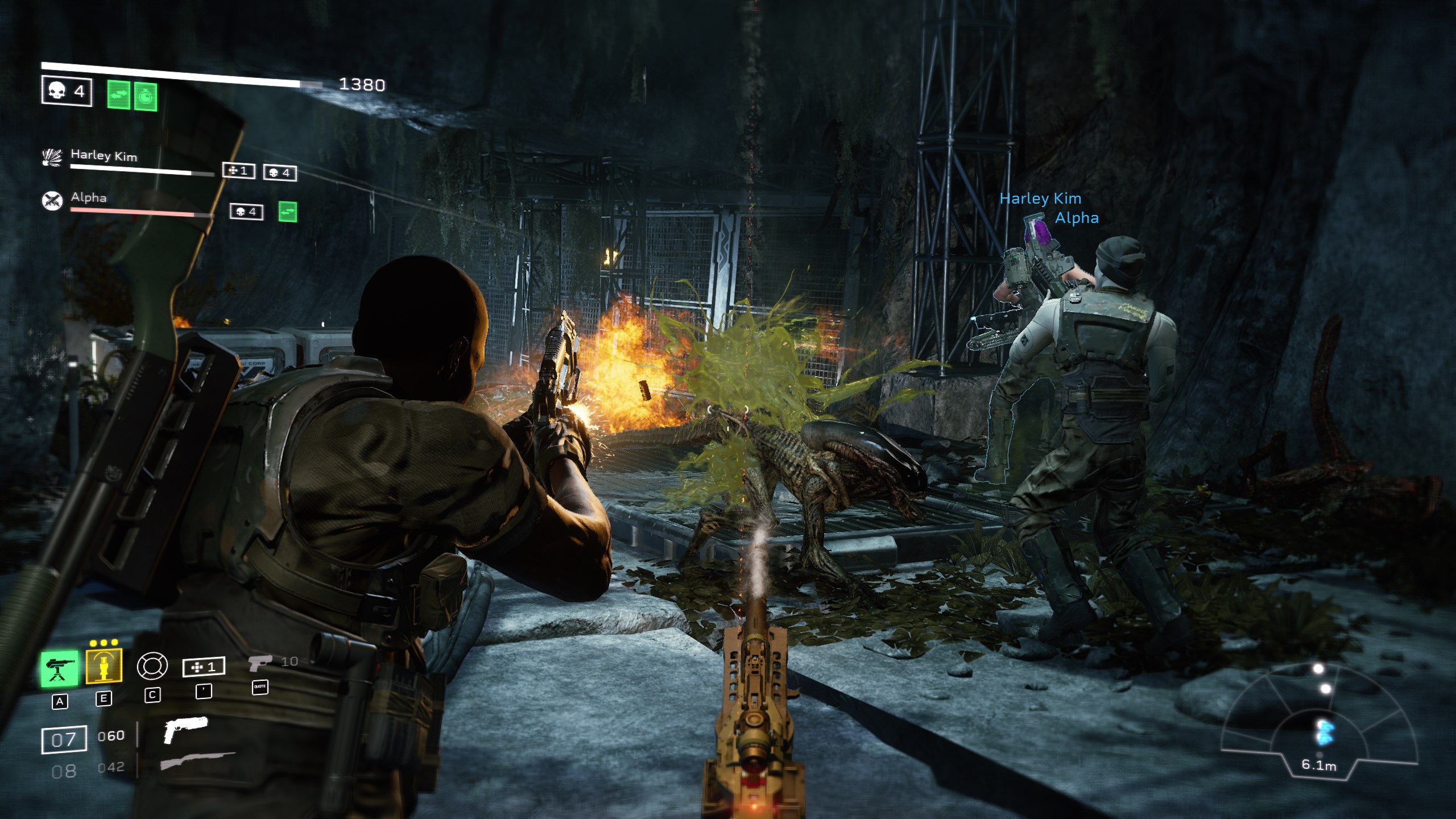Click Harley Kim's demolisher class icon
Screen dimensions: 1456x819
(52, 158)
